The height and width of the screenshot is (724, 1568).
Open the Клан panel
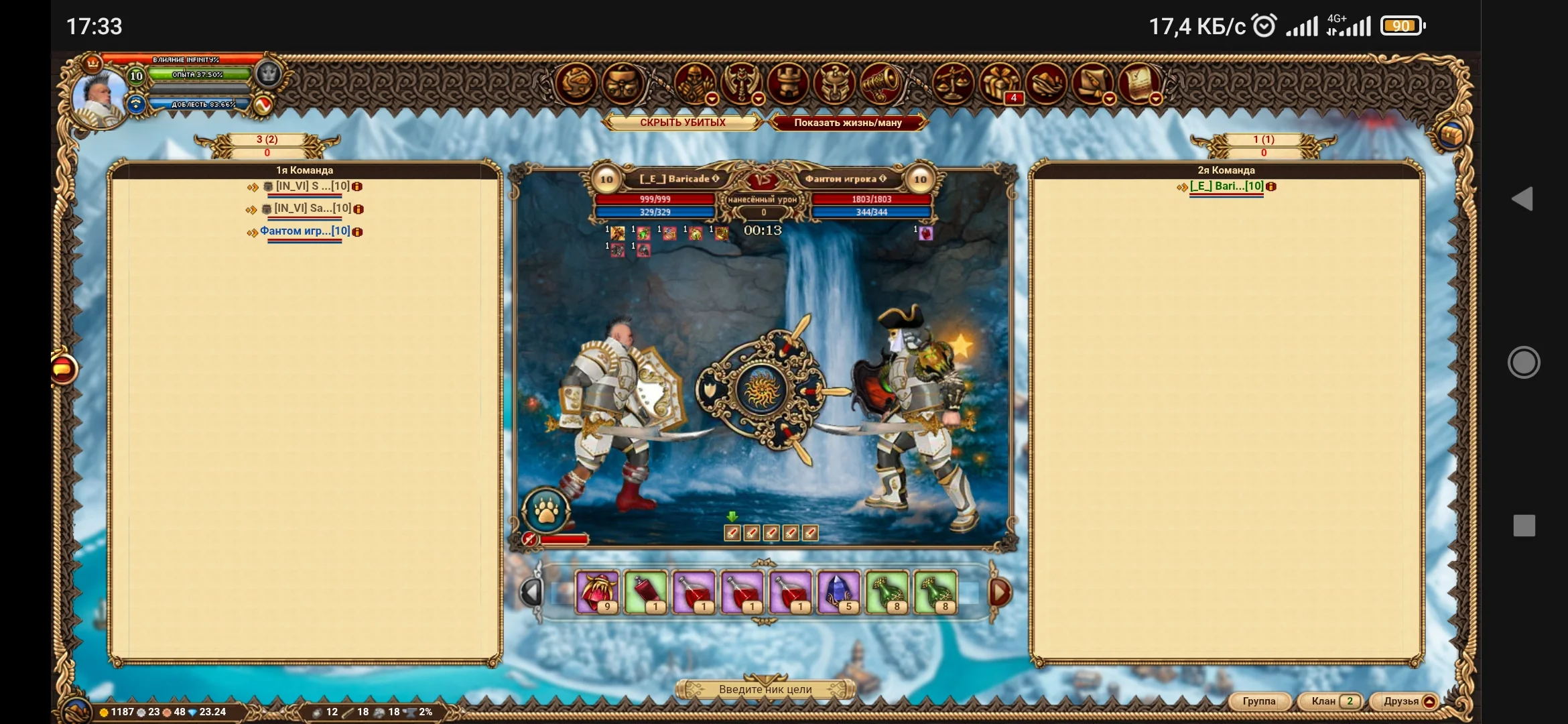tap(1323, 701)
